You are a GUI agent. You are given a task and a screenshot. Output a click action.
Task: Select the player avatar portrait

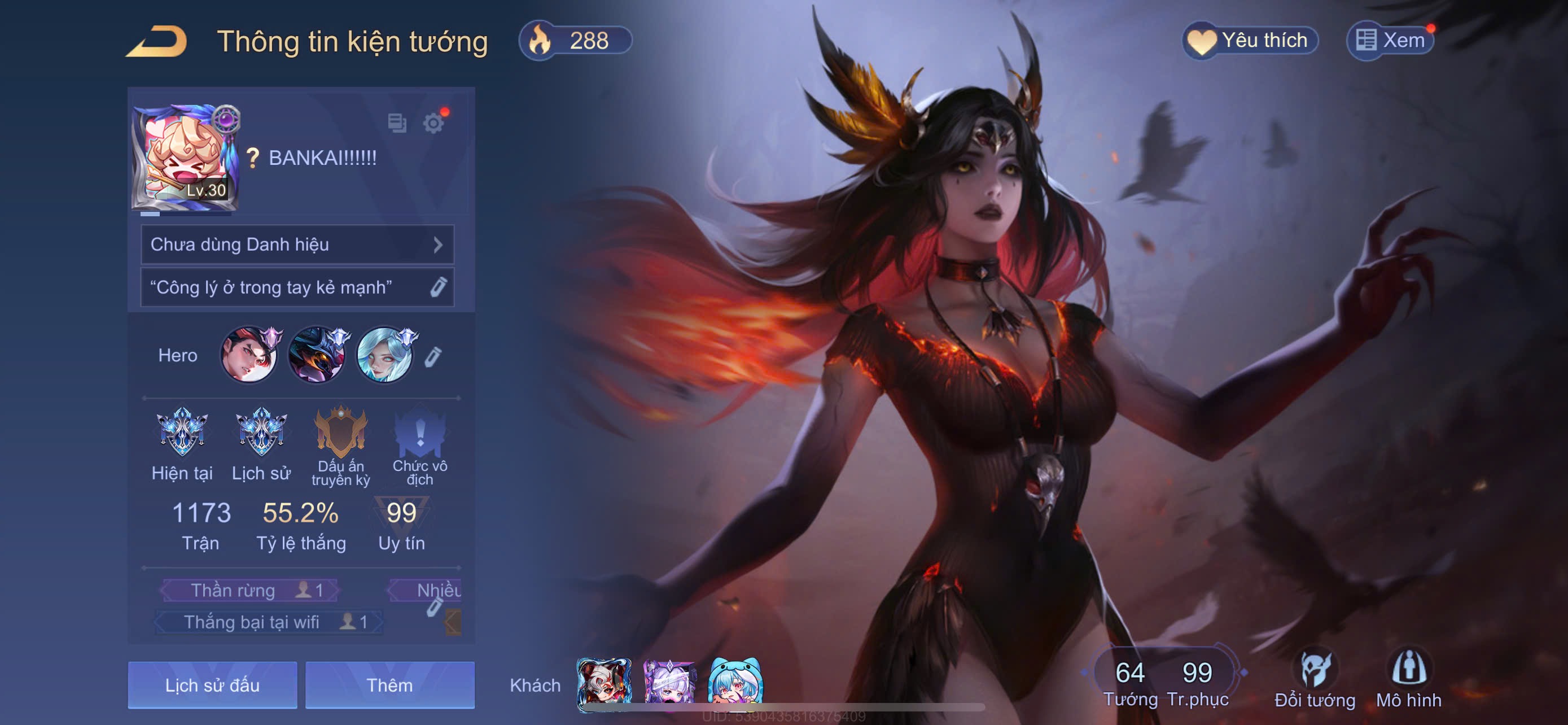[x=185, y=158]
